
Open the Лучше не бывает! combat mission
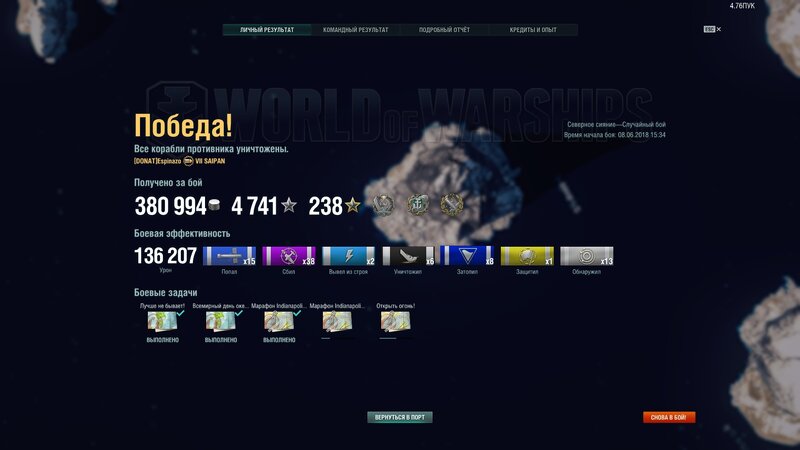pos(163,321)
